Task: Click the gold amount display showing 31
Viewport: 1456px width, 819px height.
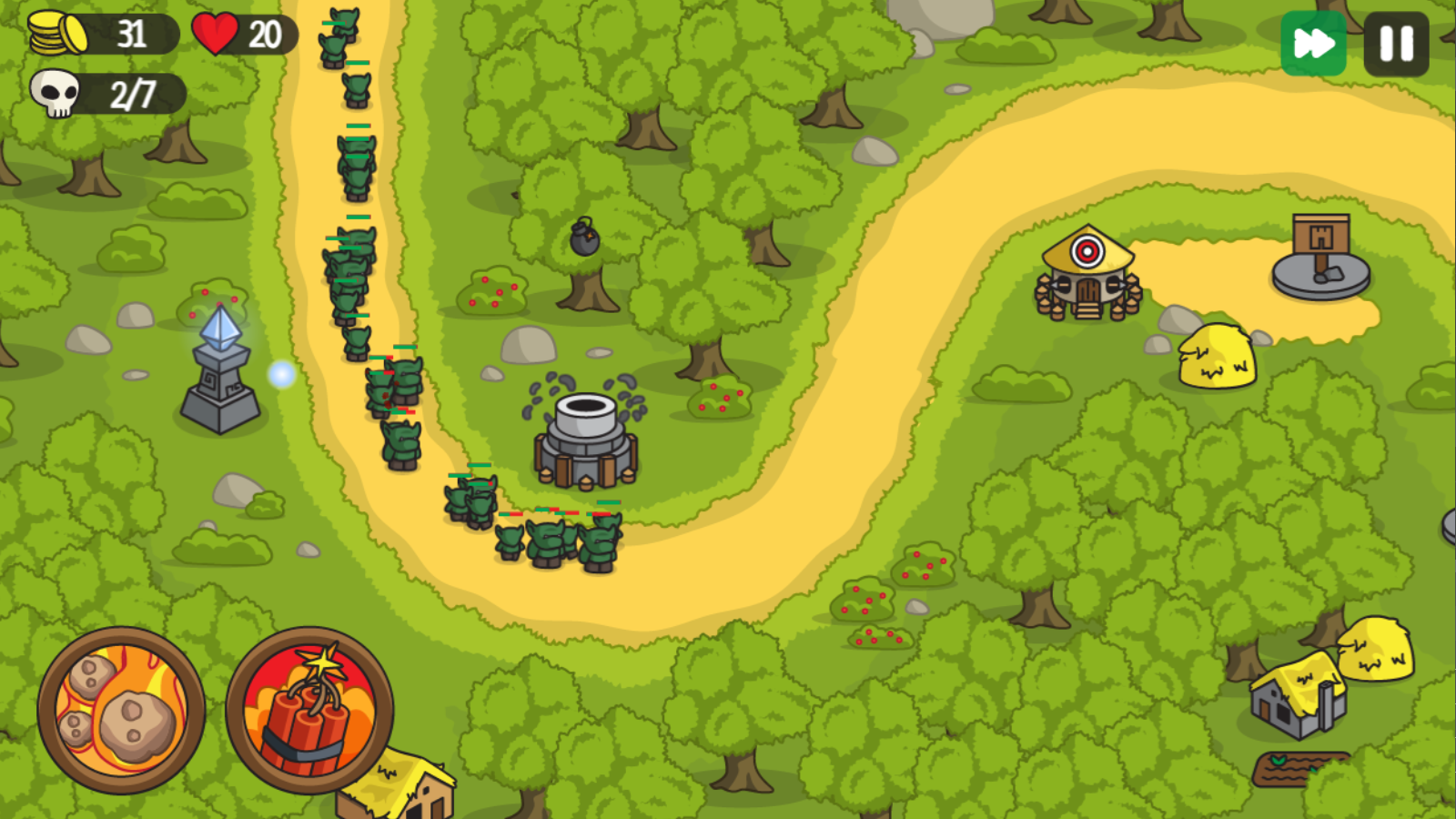Action: [x=132, y=34]
